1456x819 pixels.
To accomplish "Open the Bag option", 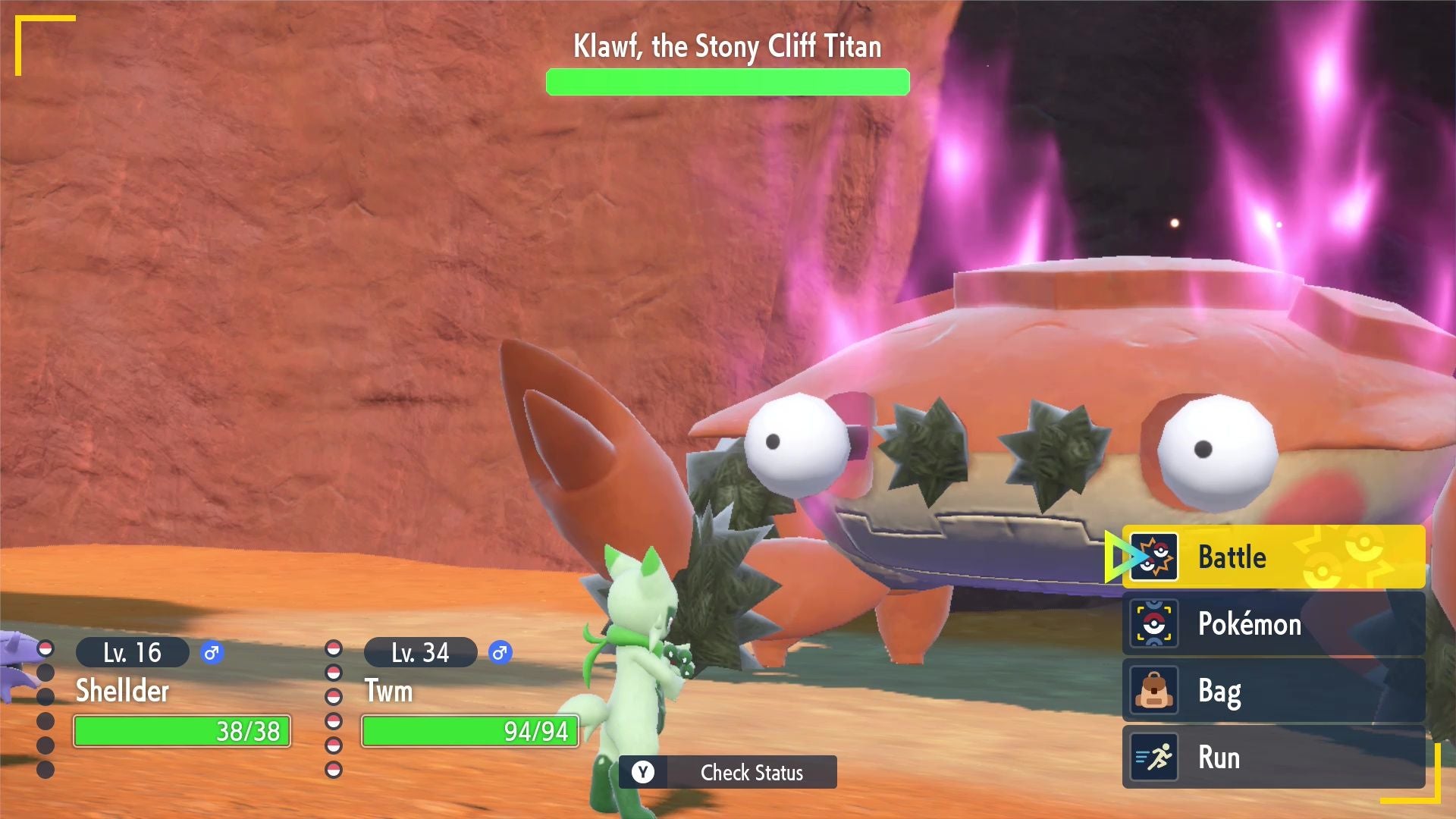I will (x=1272, y=691).
